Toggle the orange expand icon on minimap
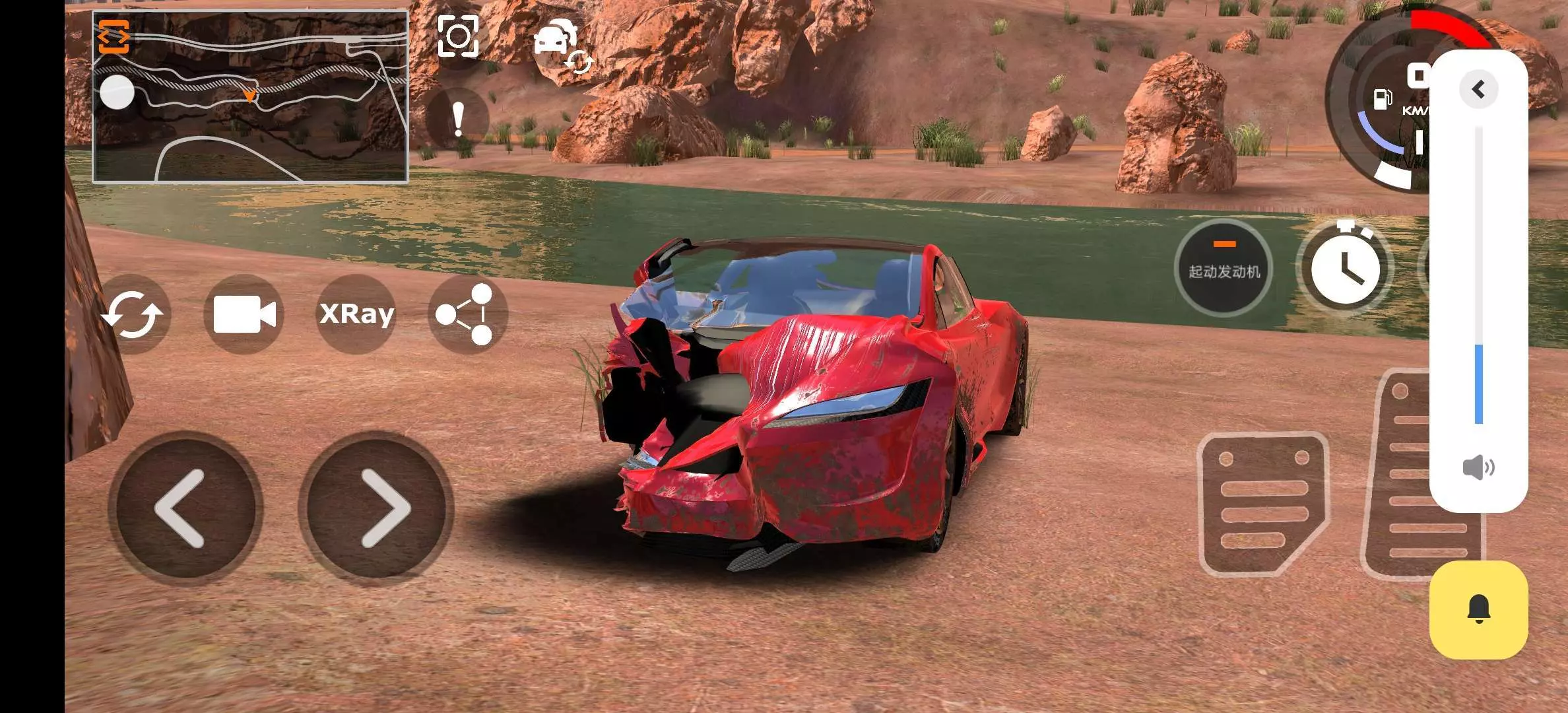The width and height of the screenshot is (1568, 713). pos(114,36)
